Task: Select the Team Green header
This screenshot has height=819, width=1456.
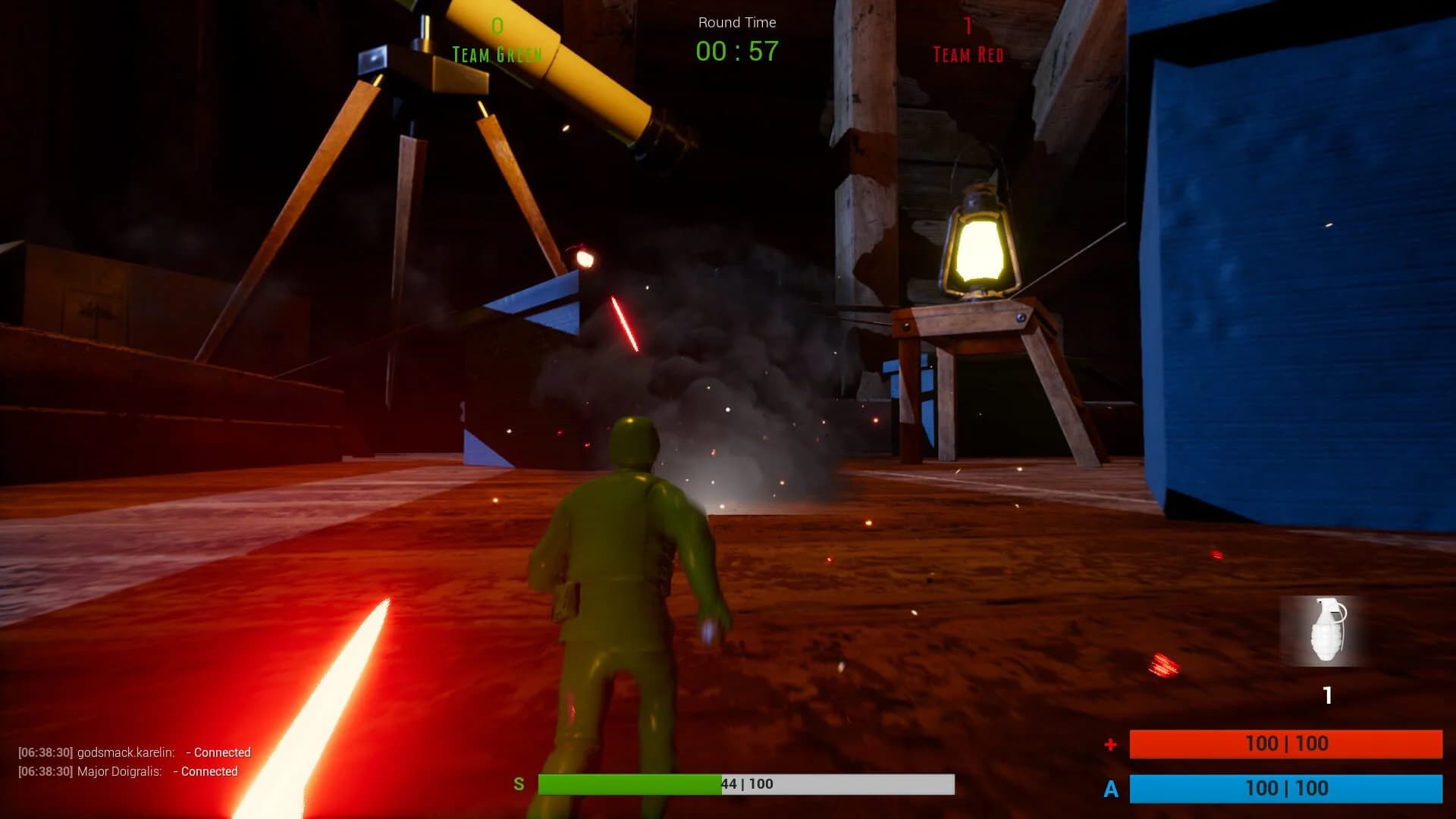Action: click(497, 54)
